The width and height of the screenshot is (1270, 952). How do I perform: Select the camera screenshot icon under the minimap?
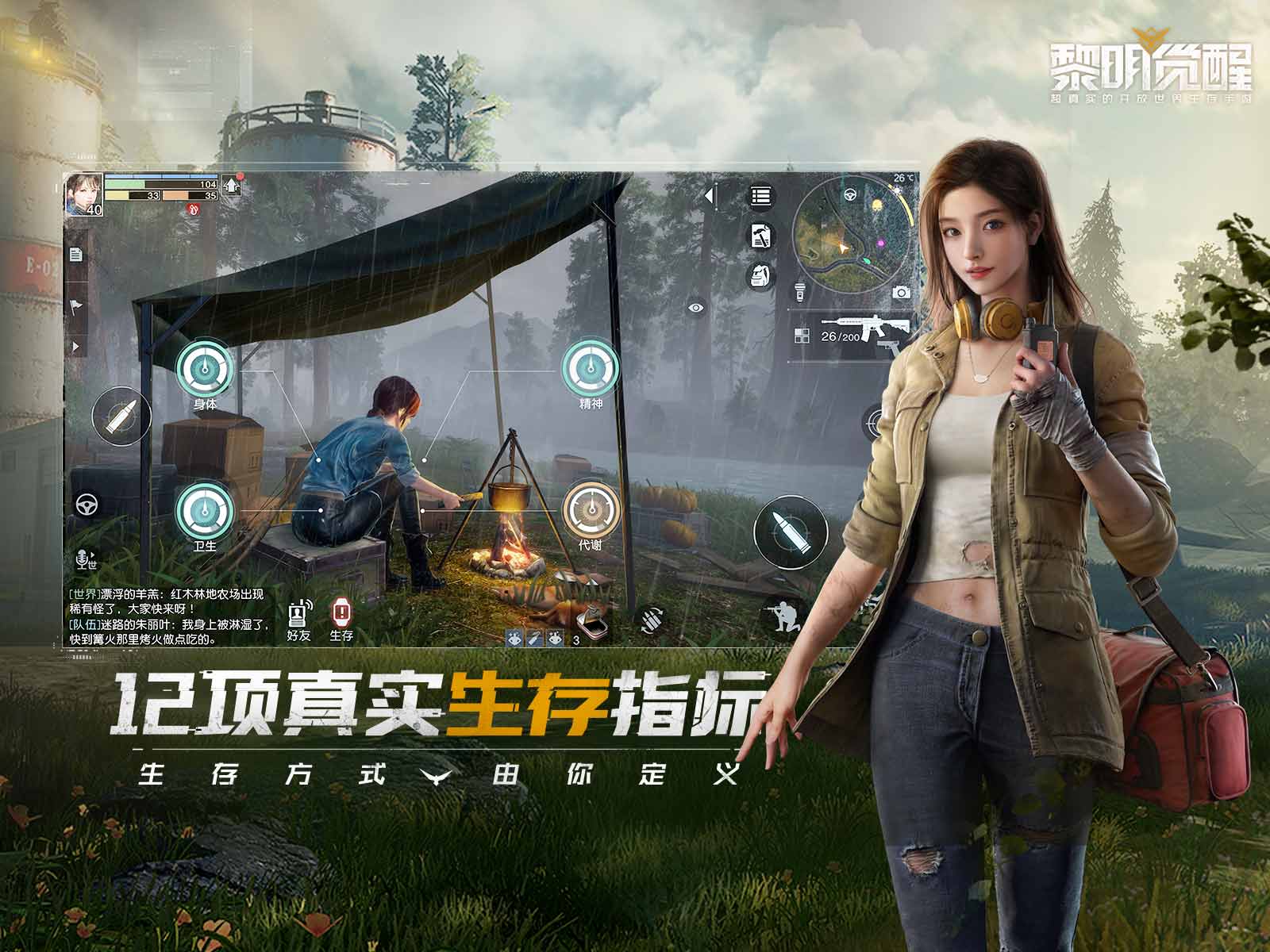point(901,292)
